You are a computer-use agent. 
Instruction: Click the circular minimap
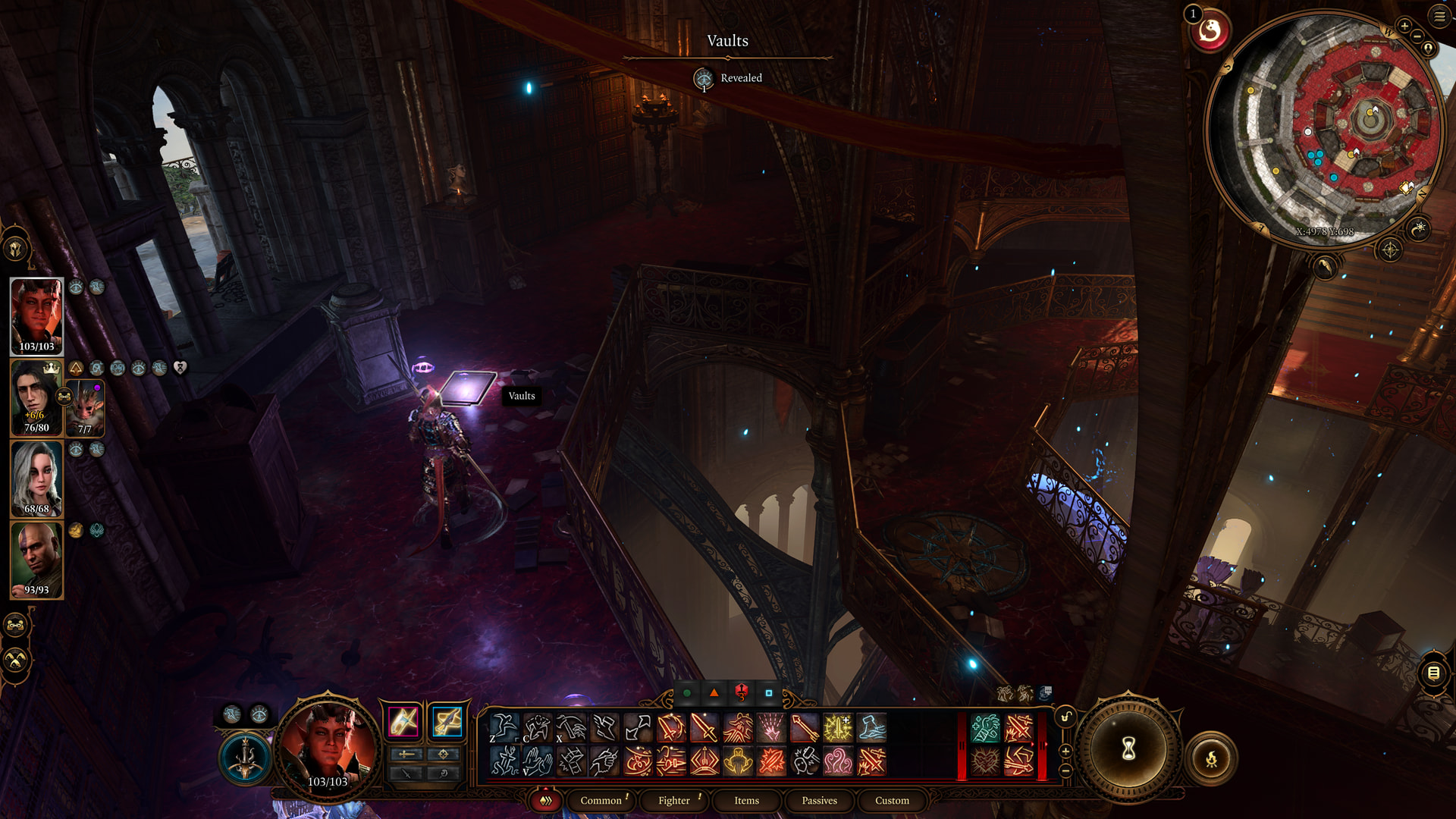pos(1326,129)
